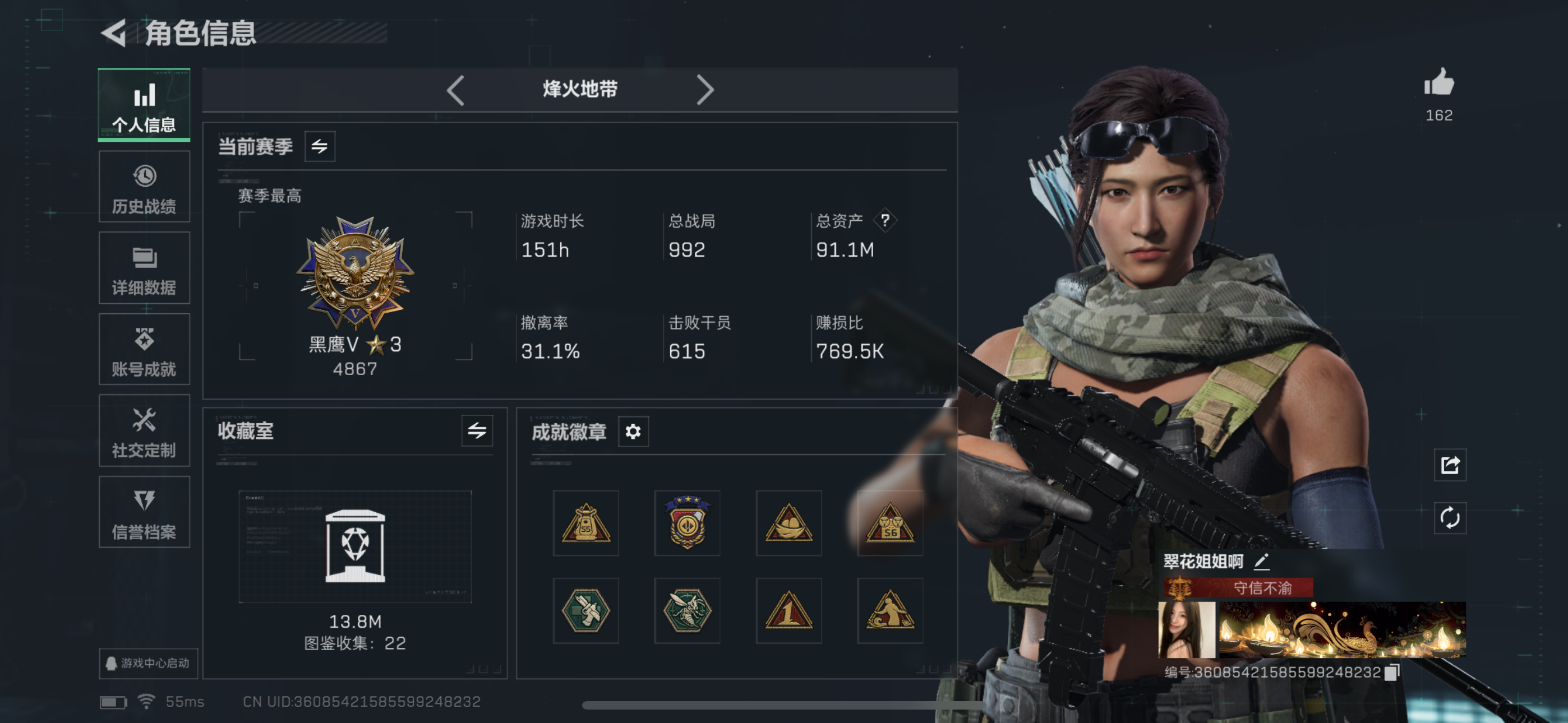Select the 账号成就 sidebar icon

[x=144, y=349]
